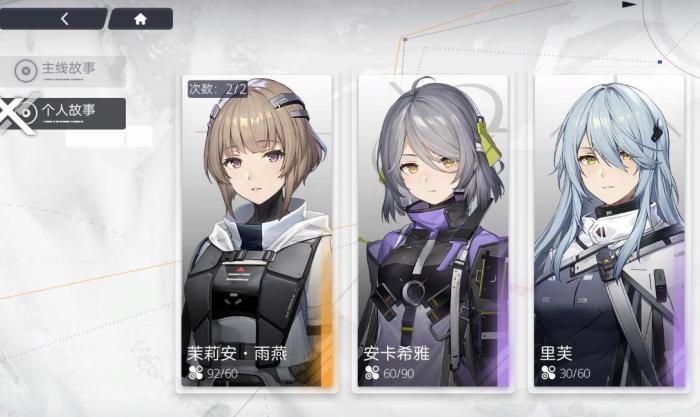Image resolution: width=700 pixels, height=417 pixels.
Task: Go back using the arrow button
Action: click(x=66, y=18)
